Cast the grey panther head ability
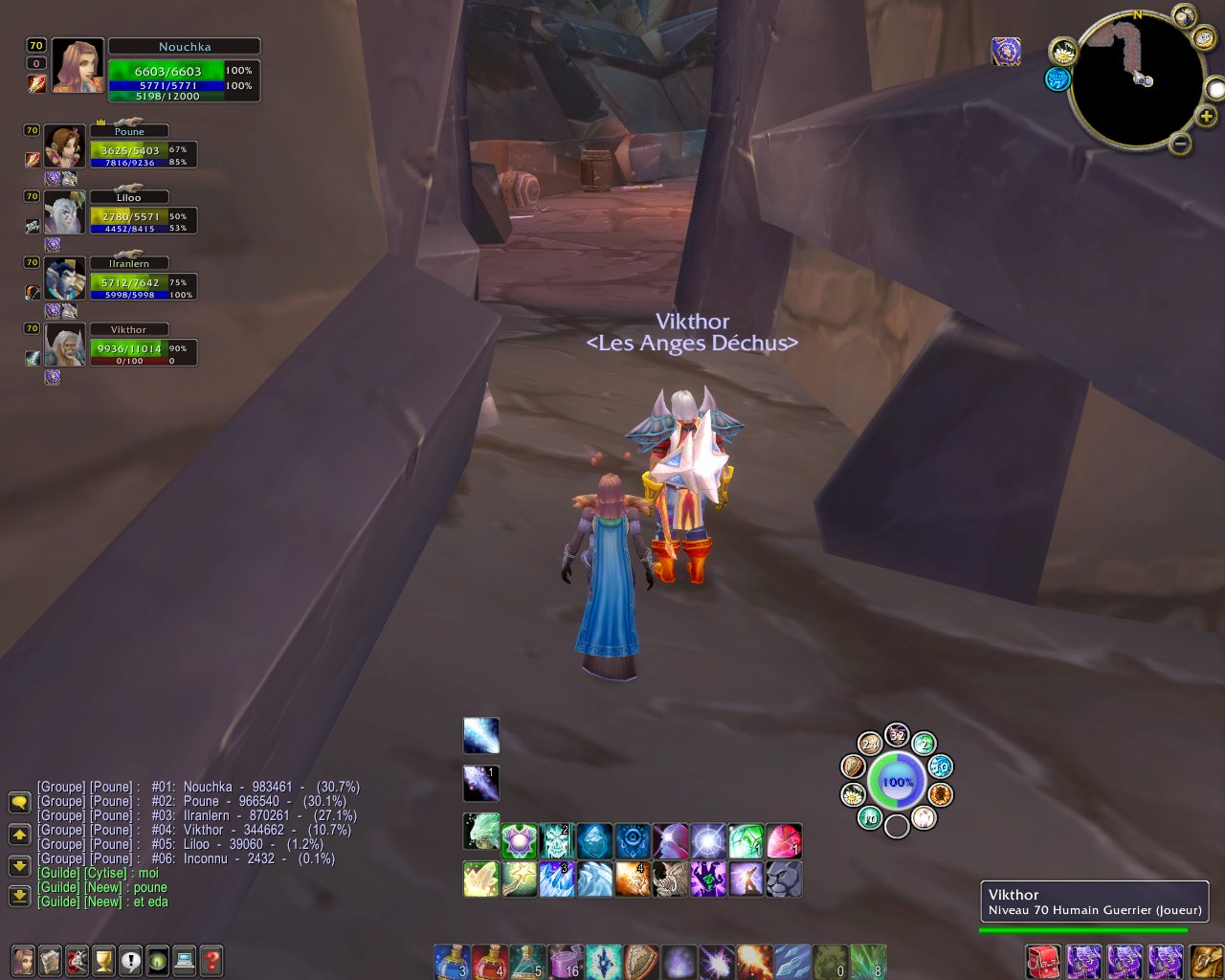This screenshot has height=980, width=1225. pos(784,879)
